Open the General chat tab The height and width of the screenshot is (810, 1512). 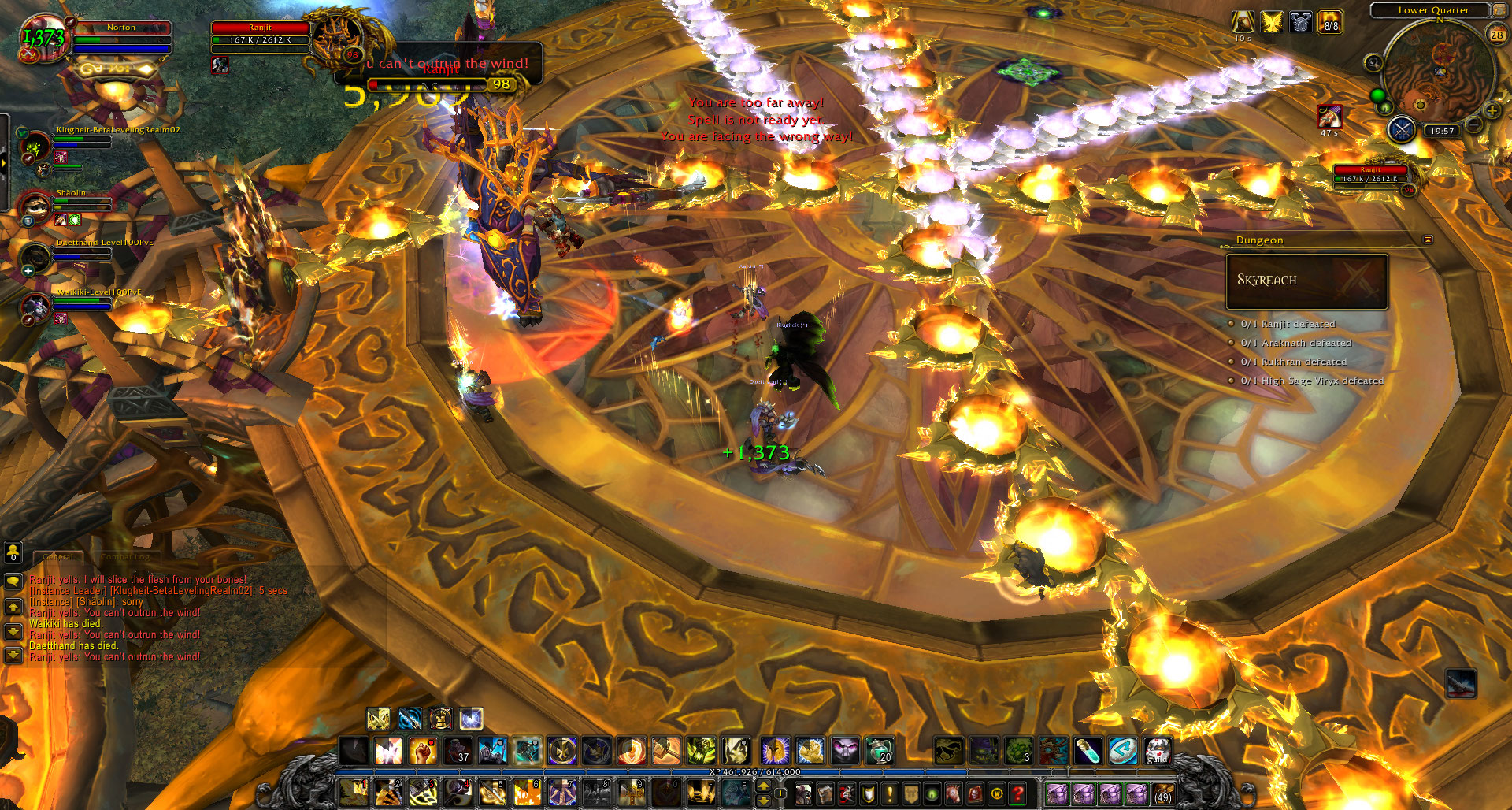click(58, 557)
